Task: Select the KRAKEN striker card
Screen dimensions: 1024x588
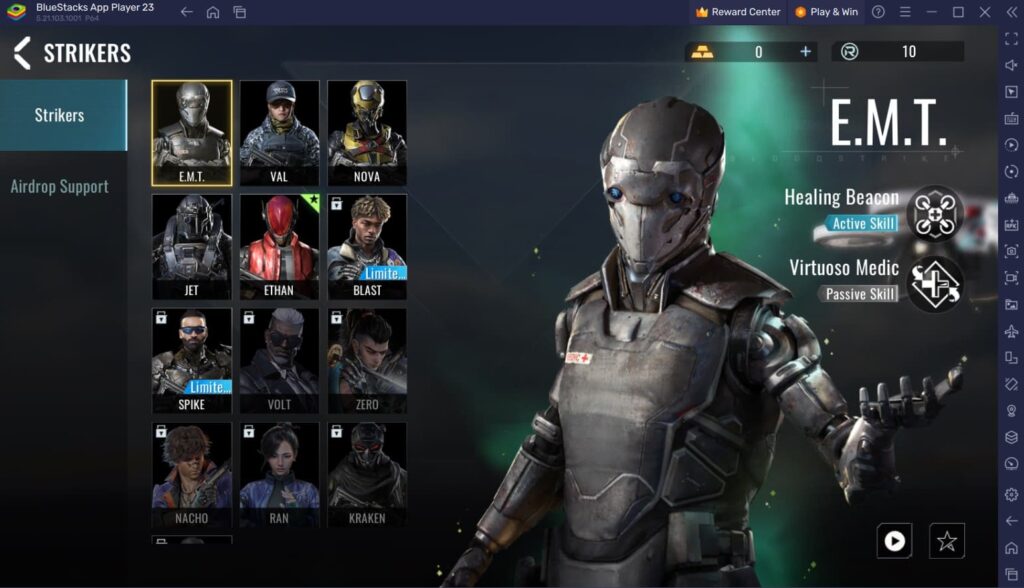Action: (367, 475)
